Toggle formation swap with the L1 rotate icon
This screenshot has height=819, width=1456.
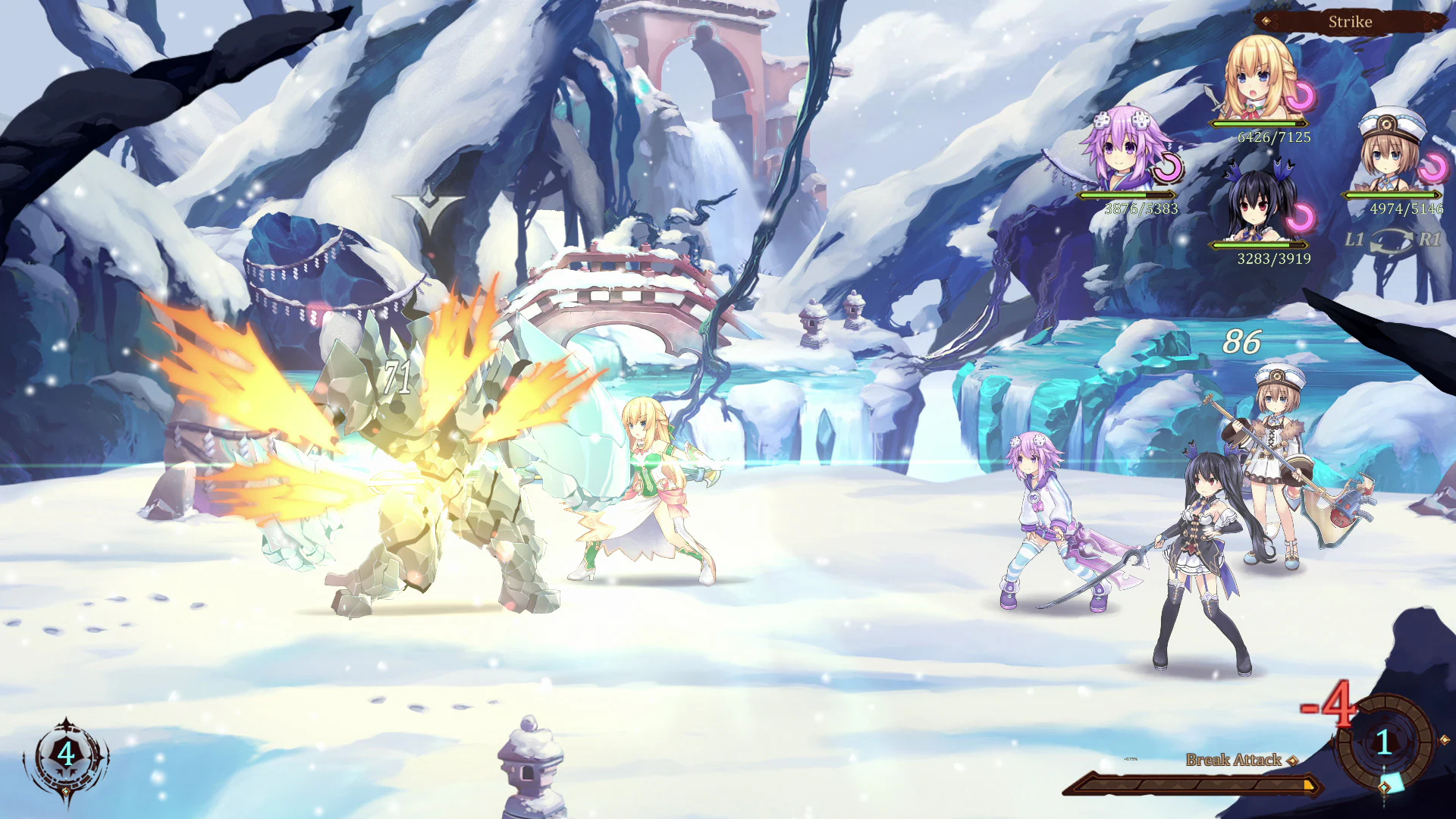click(x=1355, y=237)
